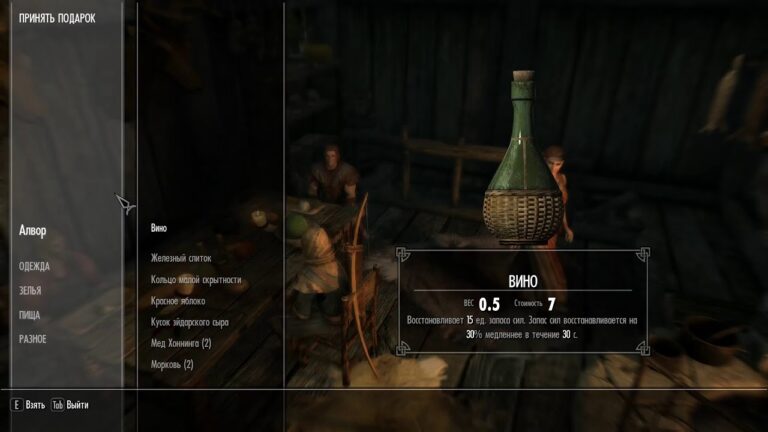The height and width of the screenshot is (432, 768).
Task: Switch to the ЗЕЛЬЯ category
Action: 31,290
